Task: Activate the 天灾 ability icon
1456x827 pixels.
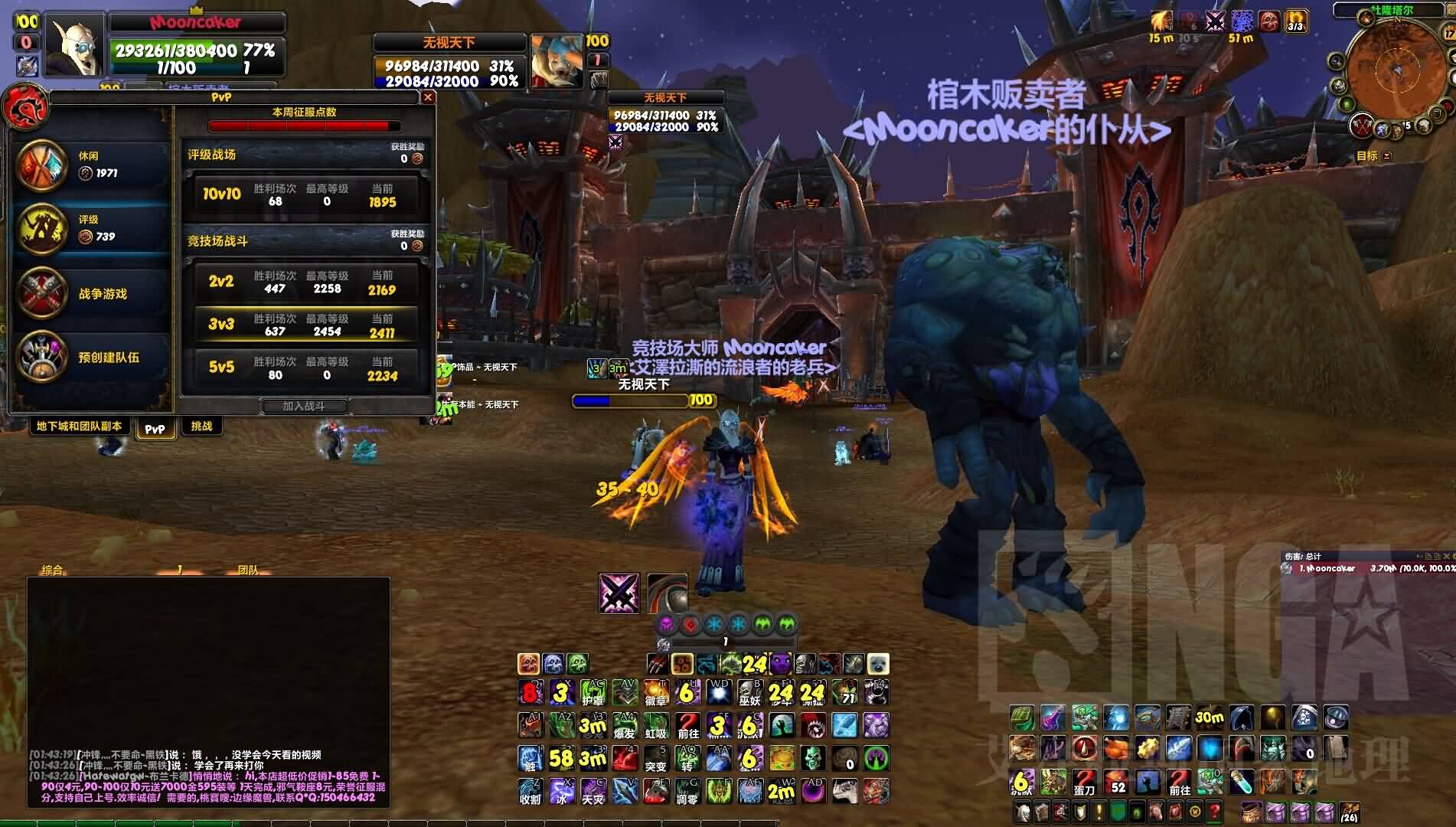Action: tap(593, 791)
